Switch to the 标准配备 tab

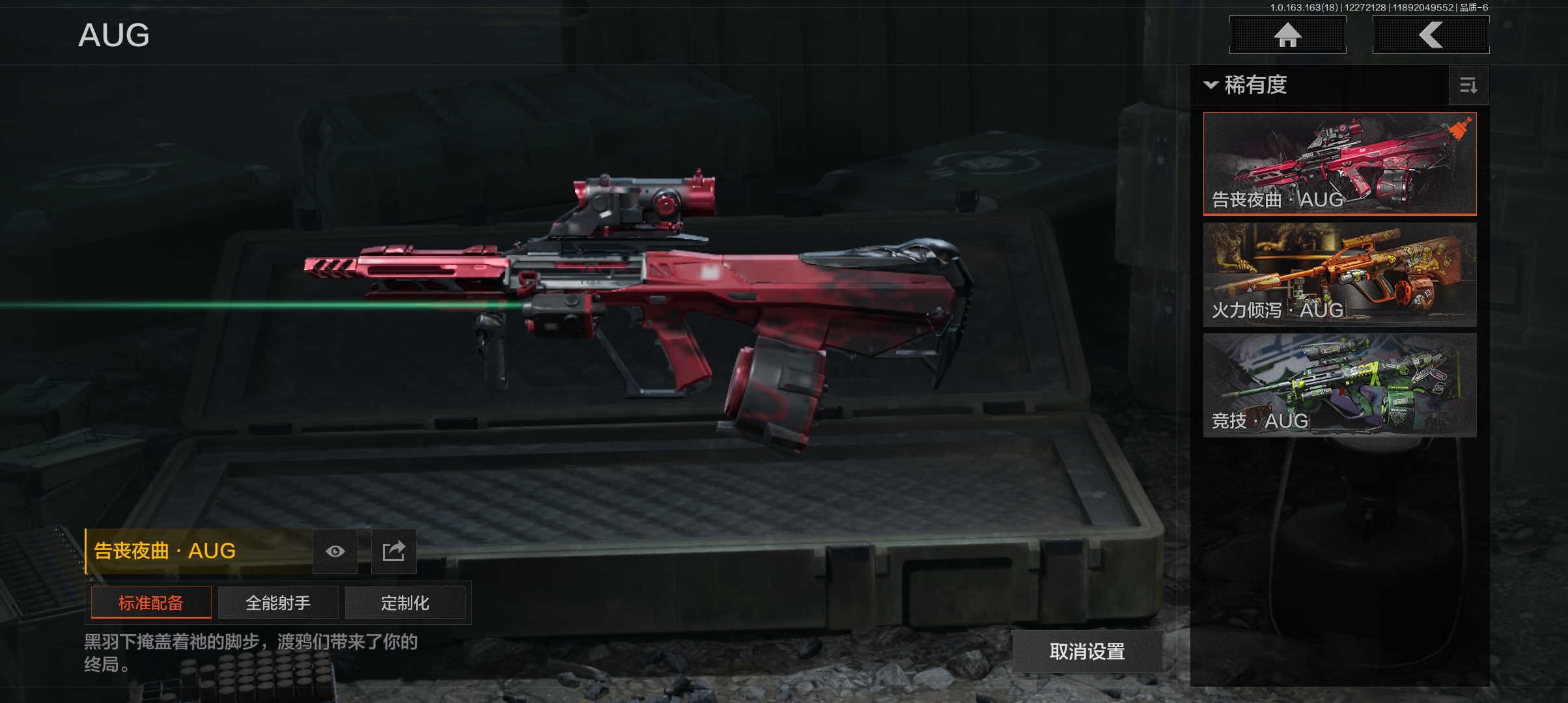point(151,603)
